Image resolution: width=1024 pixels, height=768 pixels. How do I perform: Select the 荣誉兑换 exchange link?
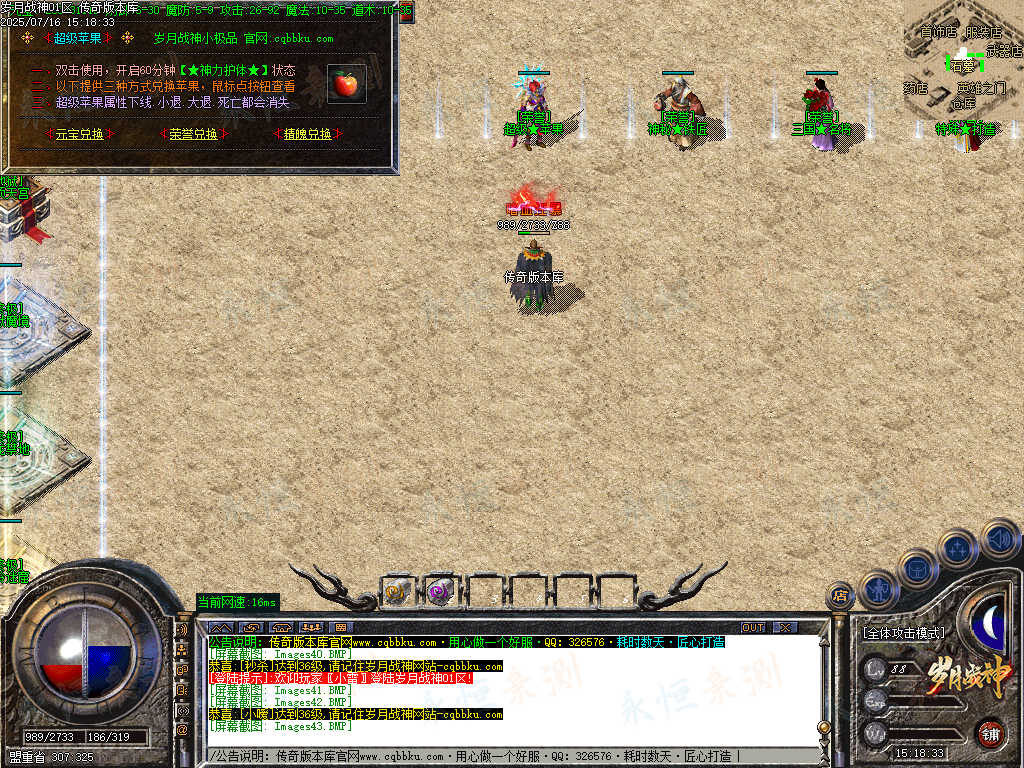pyautogui.click(x=193, y=134)
